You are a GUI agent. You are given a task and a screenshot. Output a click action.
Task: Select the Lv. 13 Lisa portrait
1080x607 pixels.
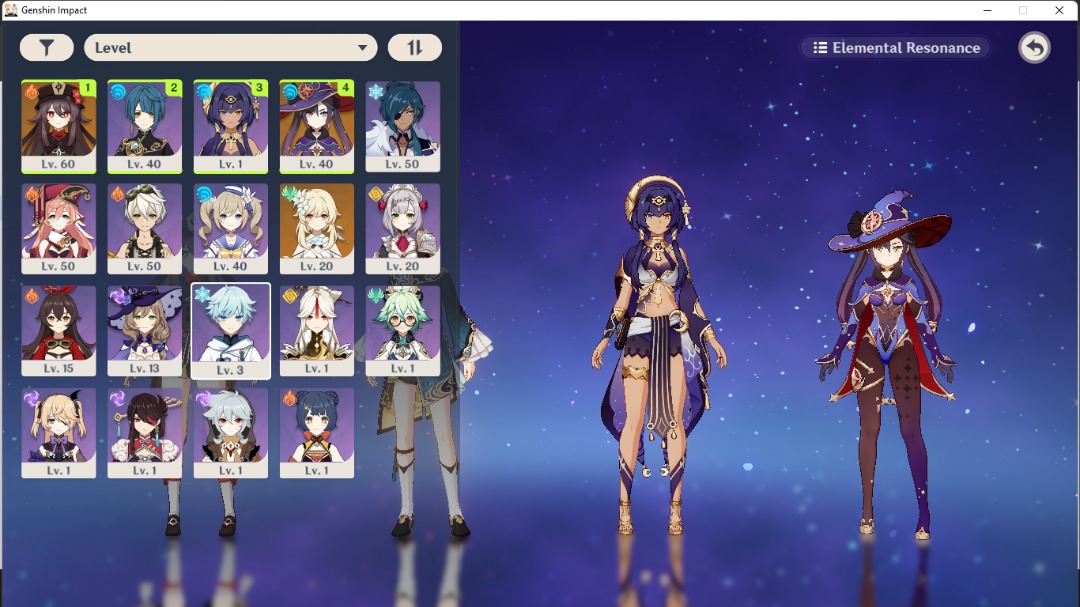pos(145,331)
